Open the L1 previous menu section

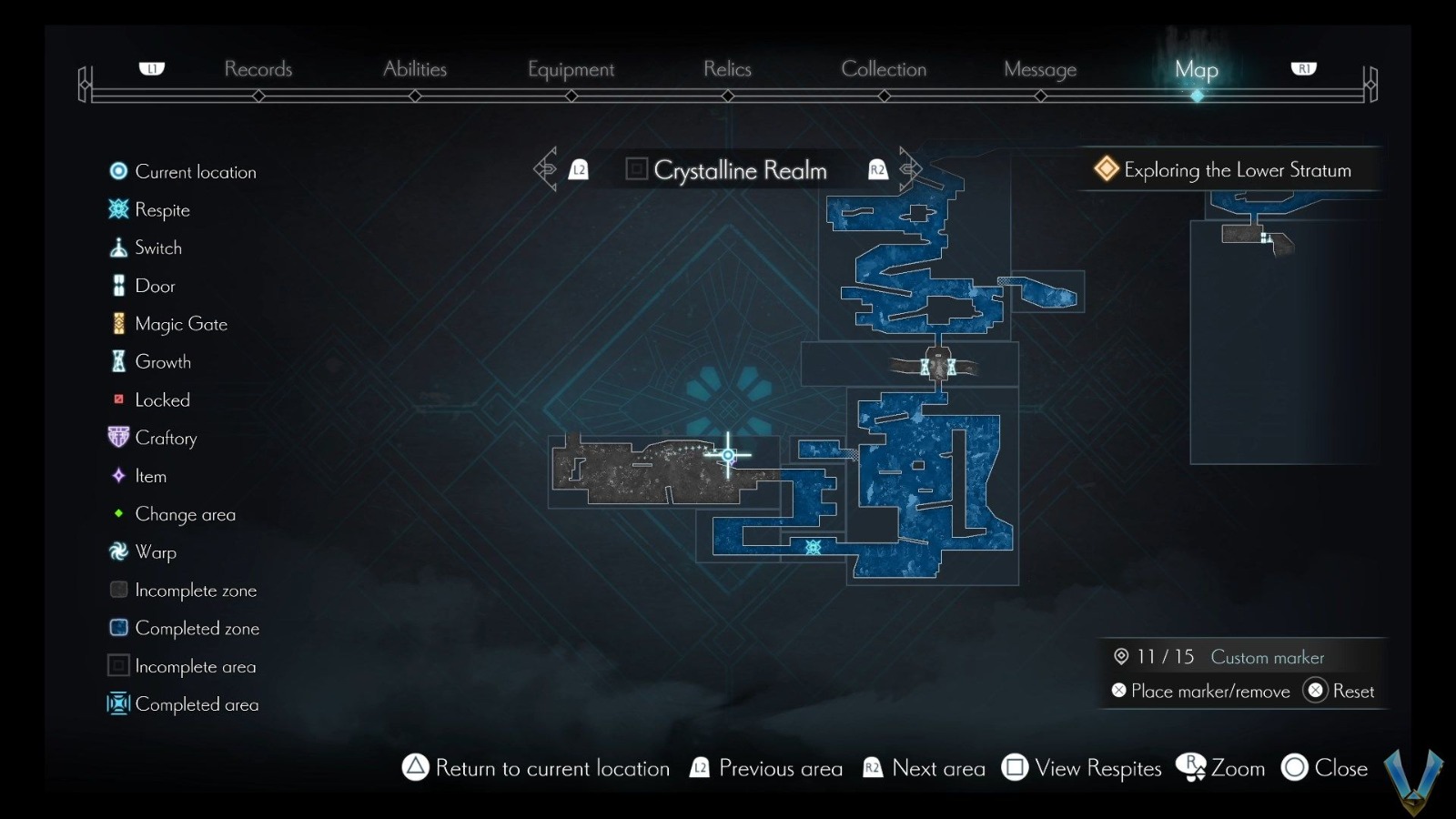click(x=151, y=66)
